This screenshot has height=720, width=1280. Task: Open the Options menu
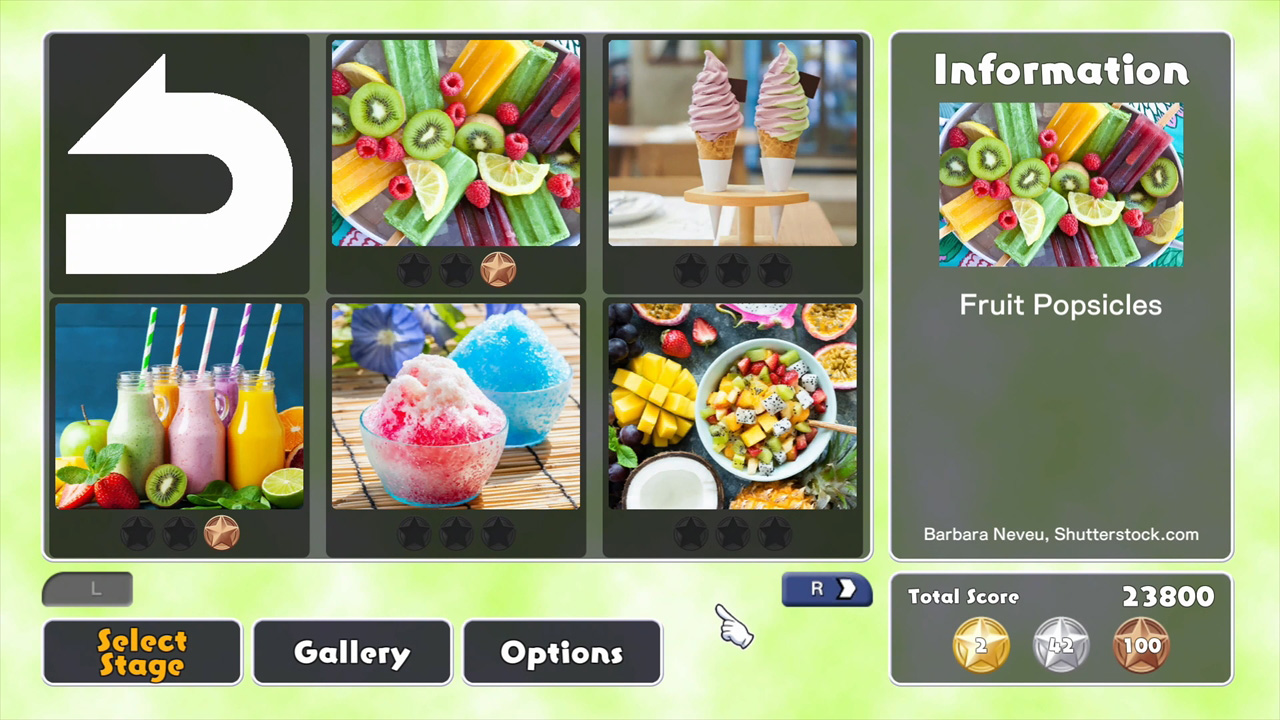click(561, 652)
